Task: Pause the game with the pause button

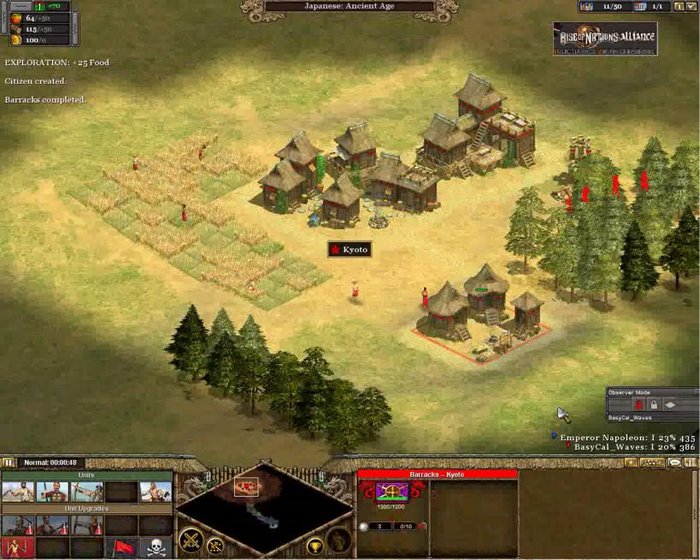Action: pyautogui.click(x=8, y=463)
